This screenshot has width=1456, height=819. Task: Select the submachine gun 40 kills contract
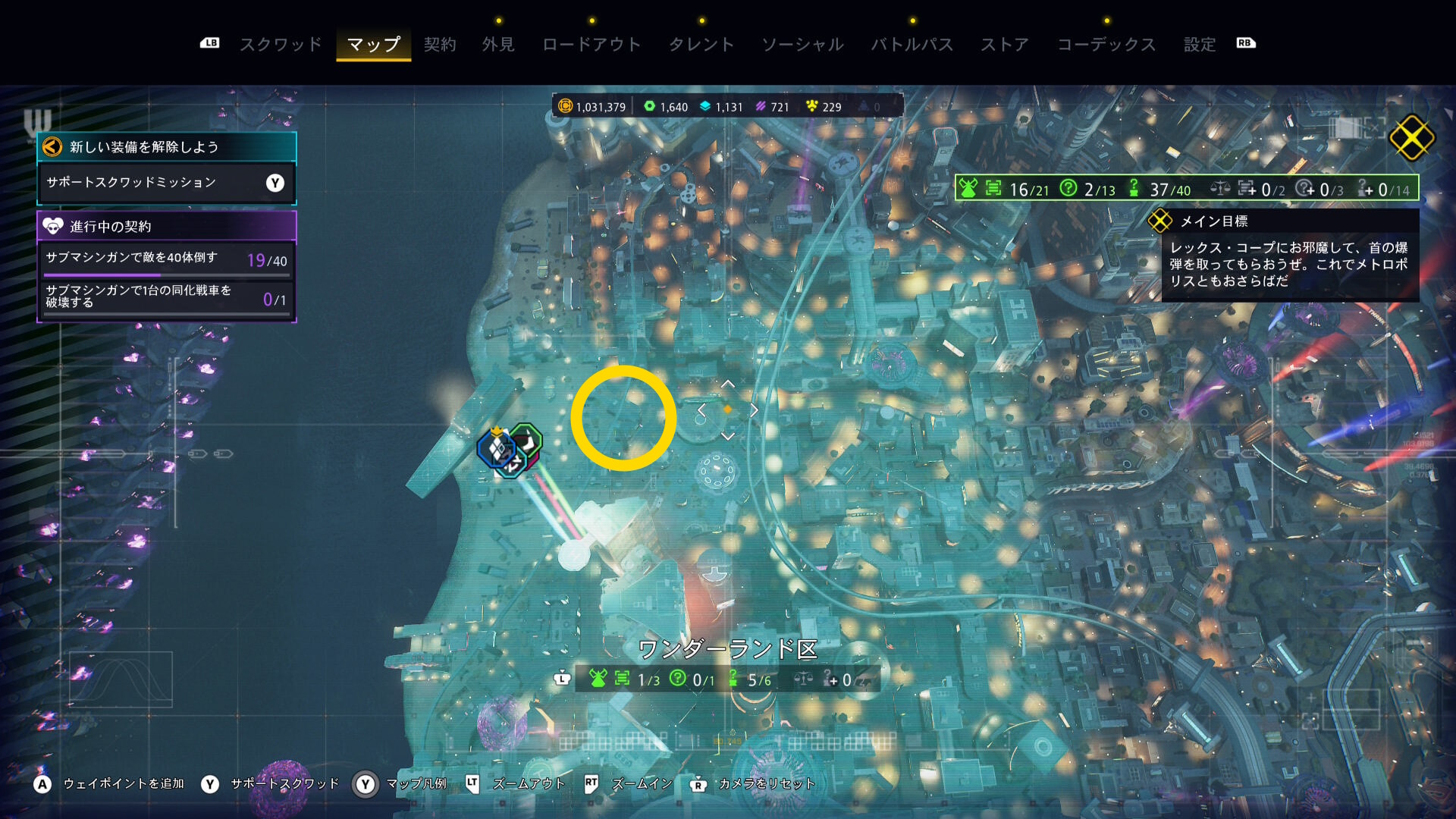[166, 260]
